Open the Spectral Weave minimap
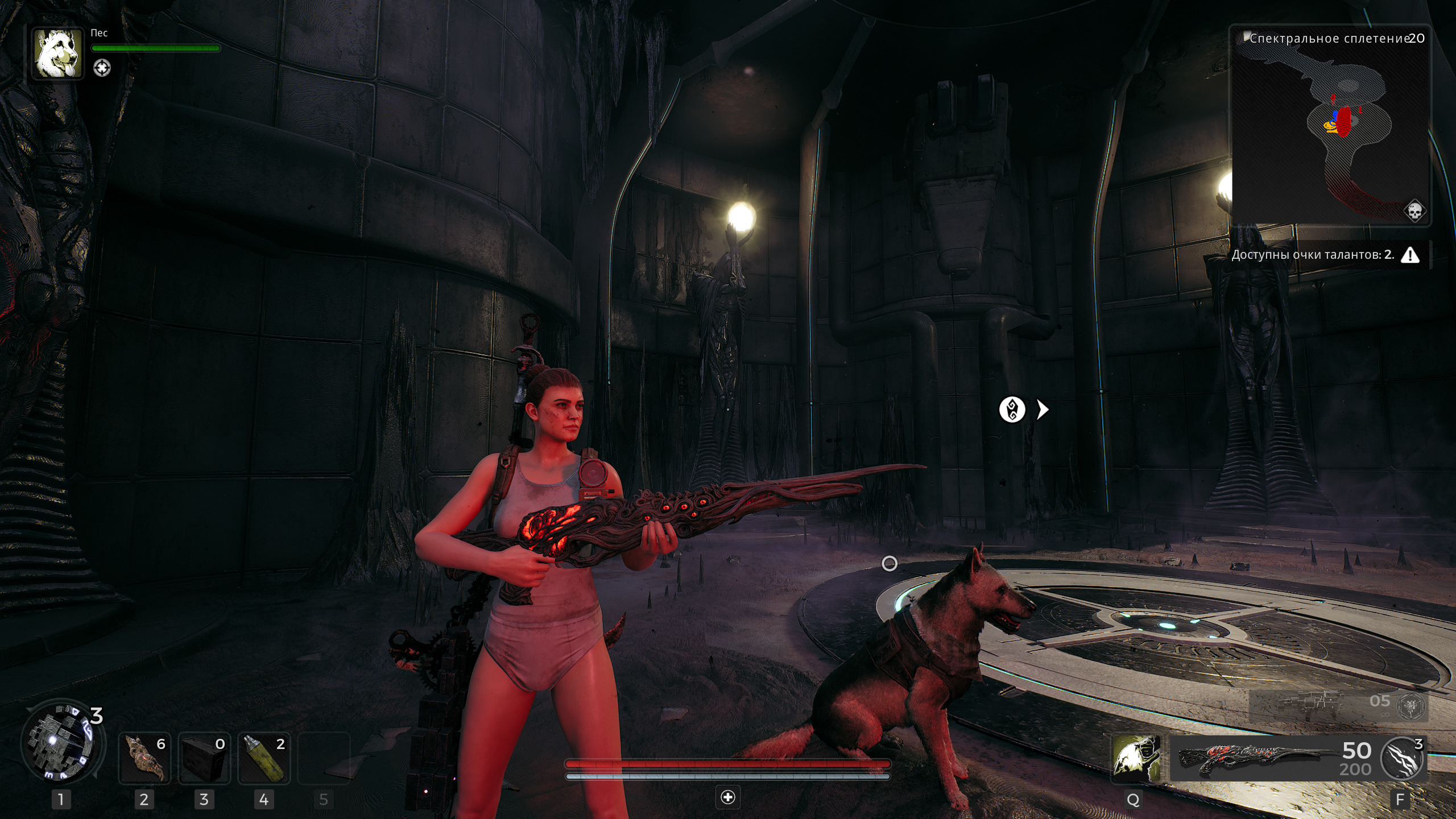This screenshot has width=1456, height=819. point(1330,125)
